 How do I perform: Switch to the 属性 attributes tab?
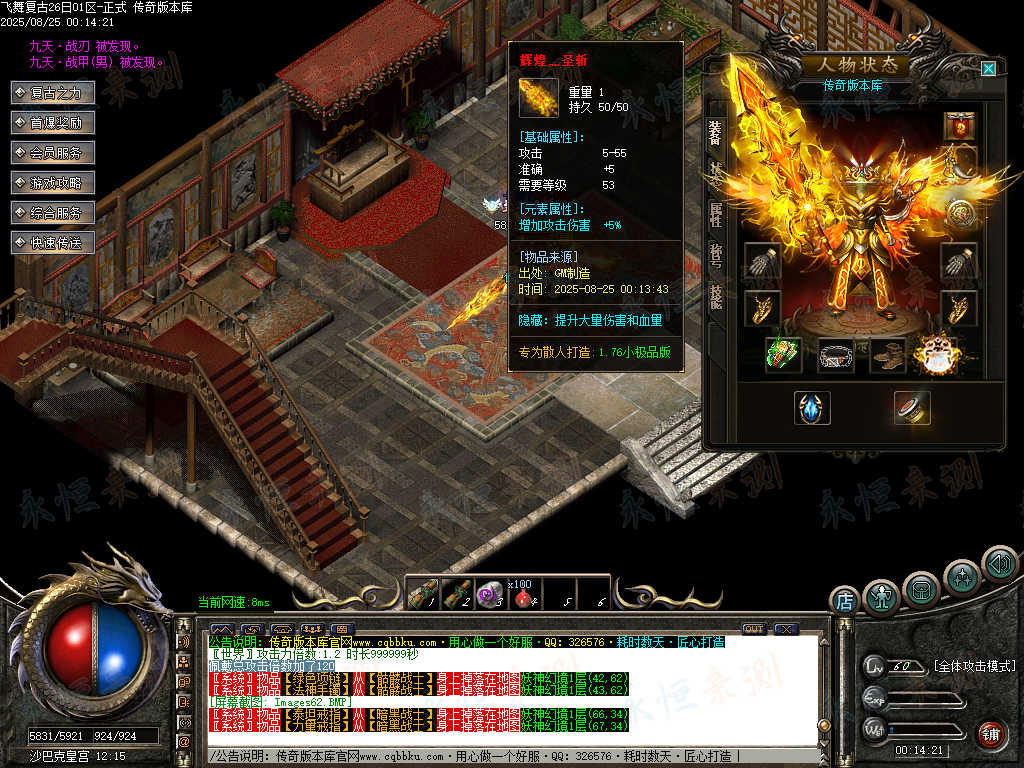coord(716,213)
